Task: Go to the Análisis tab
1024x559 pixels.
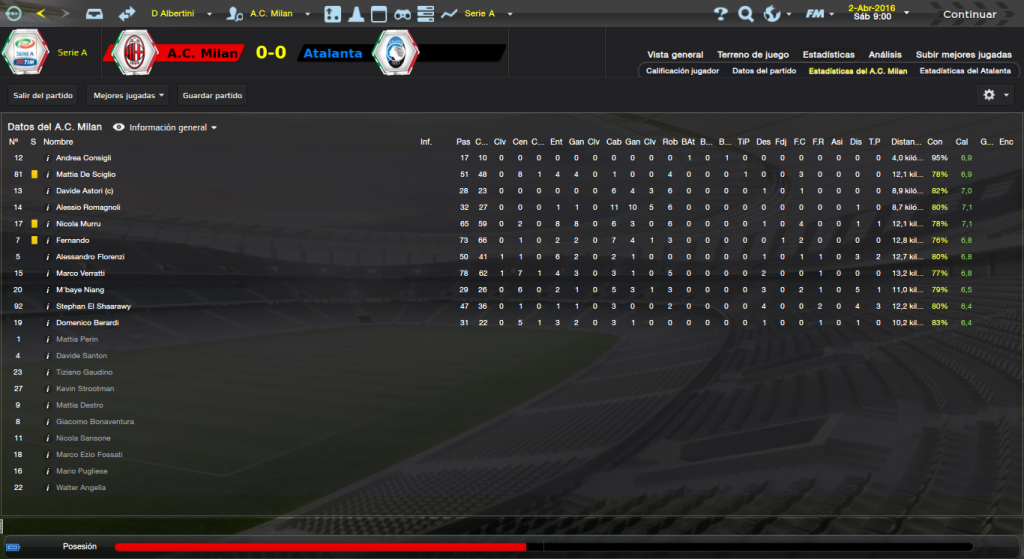Action: point(885,55)
